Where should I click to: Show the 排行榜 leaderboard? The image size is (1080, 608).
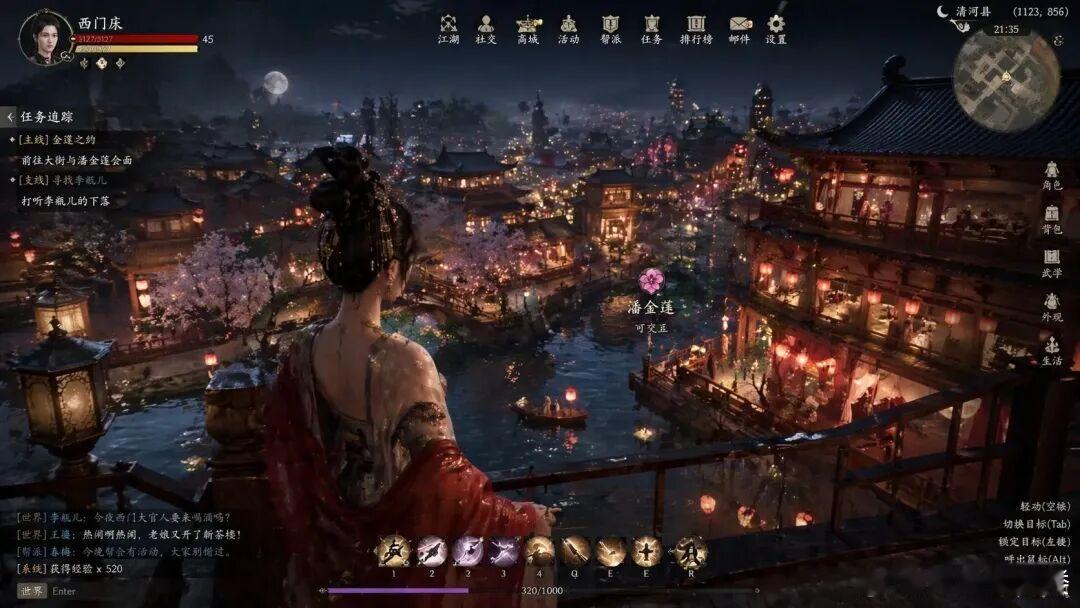696,28
